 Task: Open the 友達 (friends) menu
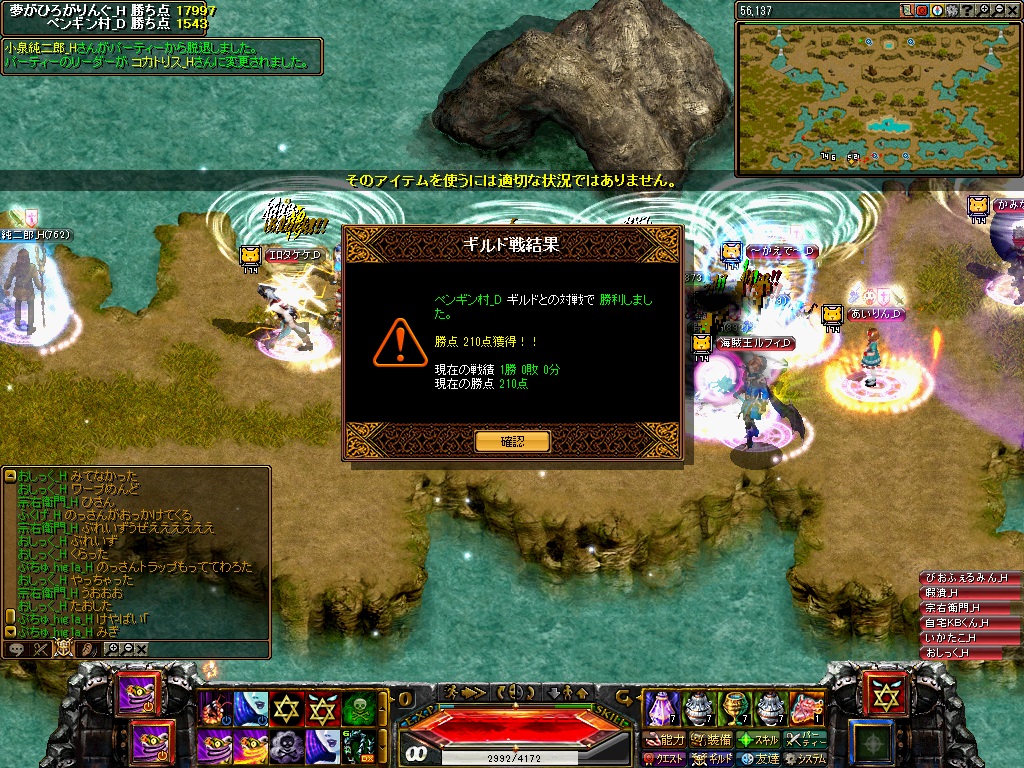[x=759, y=759]
